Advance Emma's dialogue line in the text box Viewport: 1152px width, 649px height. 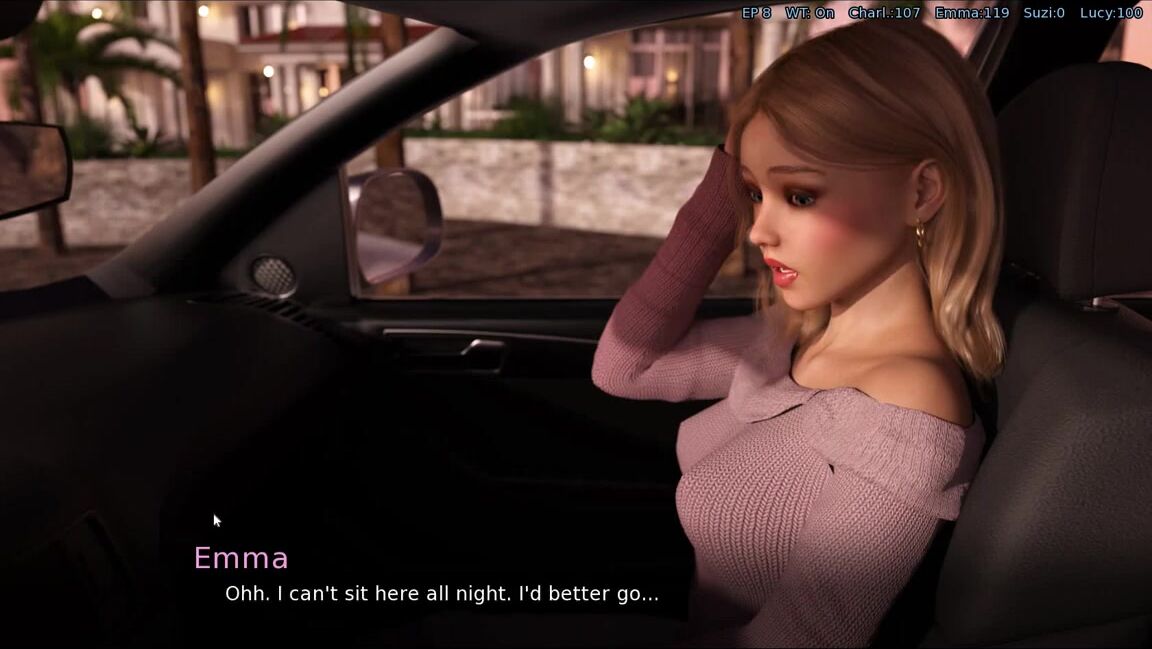click(441, 593)
